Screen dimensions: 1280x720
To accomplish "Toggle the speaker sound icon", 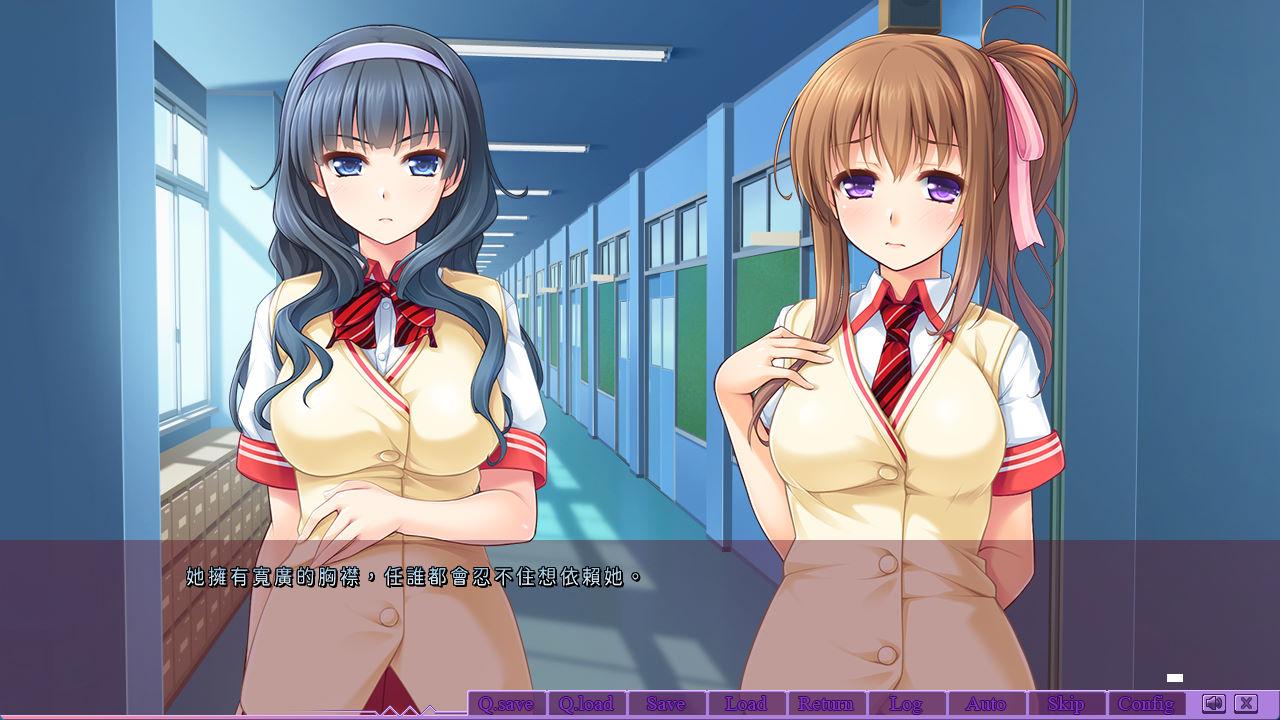I will pyautogui.click(x=1213, y=703).
